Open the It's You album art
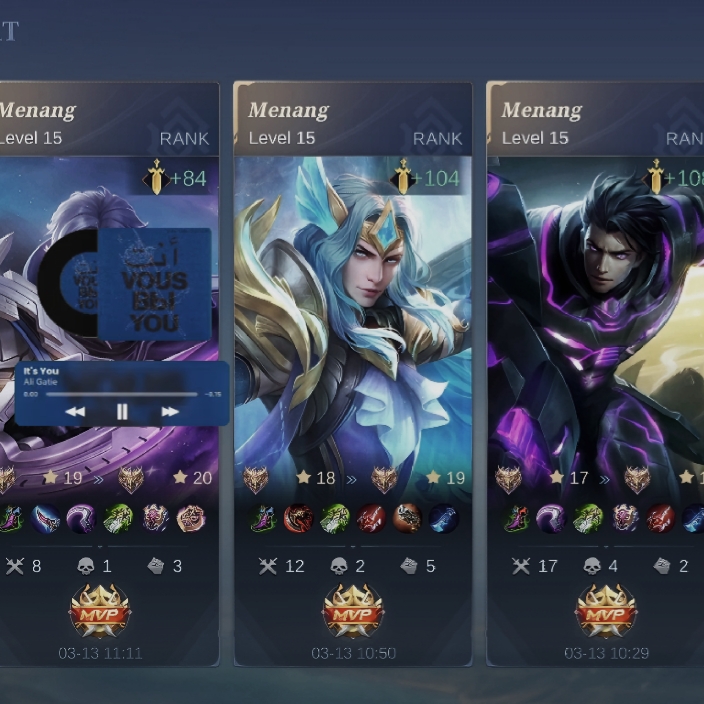The image size is (704, 704). (x=154, y=283)
